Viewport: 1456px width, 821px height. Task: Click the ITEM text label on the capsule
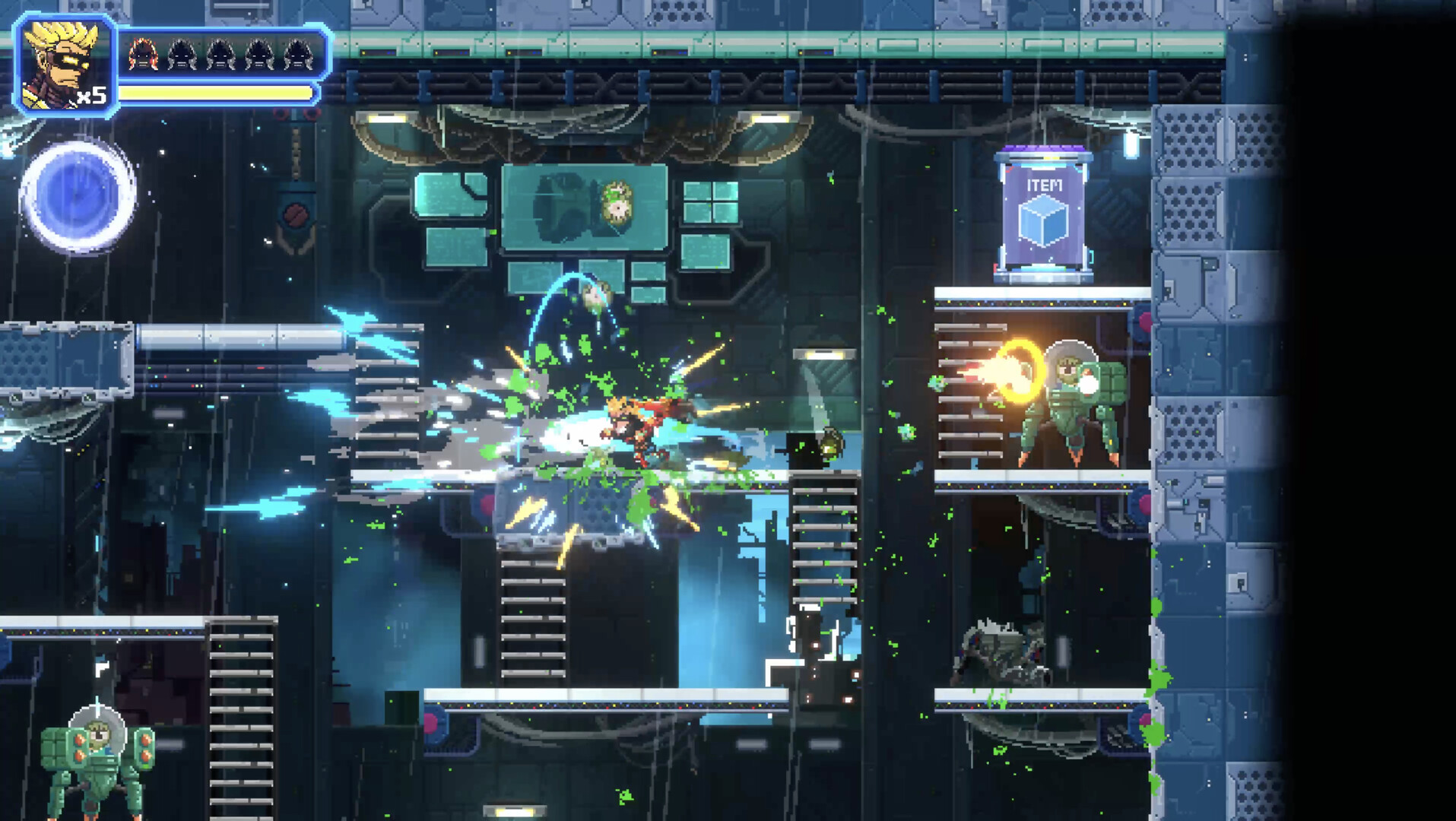[1045, 184]
